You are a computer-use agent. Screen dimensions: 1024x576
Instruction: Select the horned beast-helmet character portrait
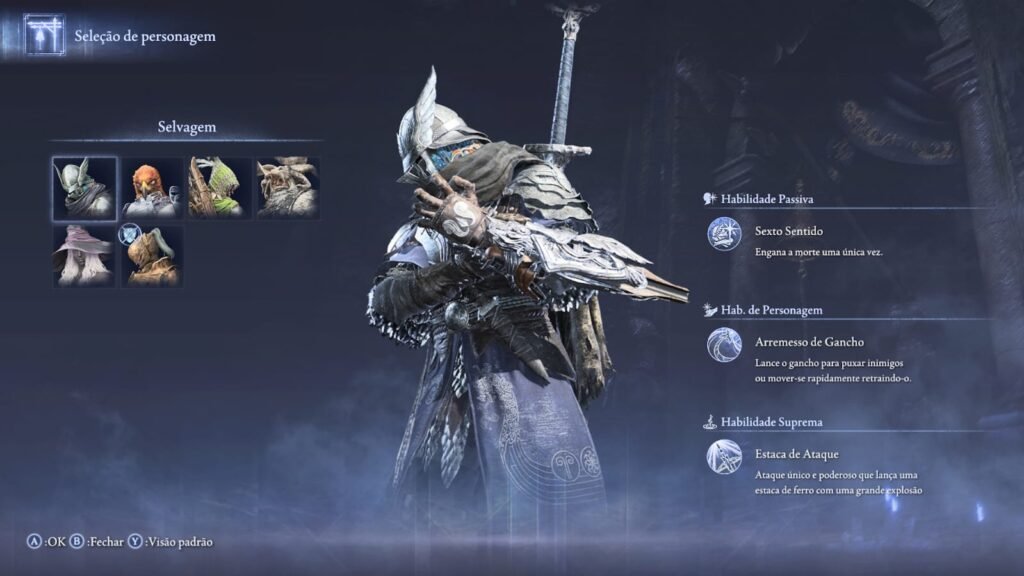(x=287, y=187)
